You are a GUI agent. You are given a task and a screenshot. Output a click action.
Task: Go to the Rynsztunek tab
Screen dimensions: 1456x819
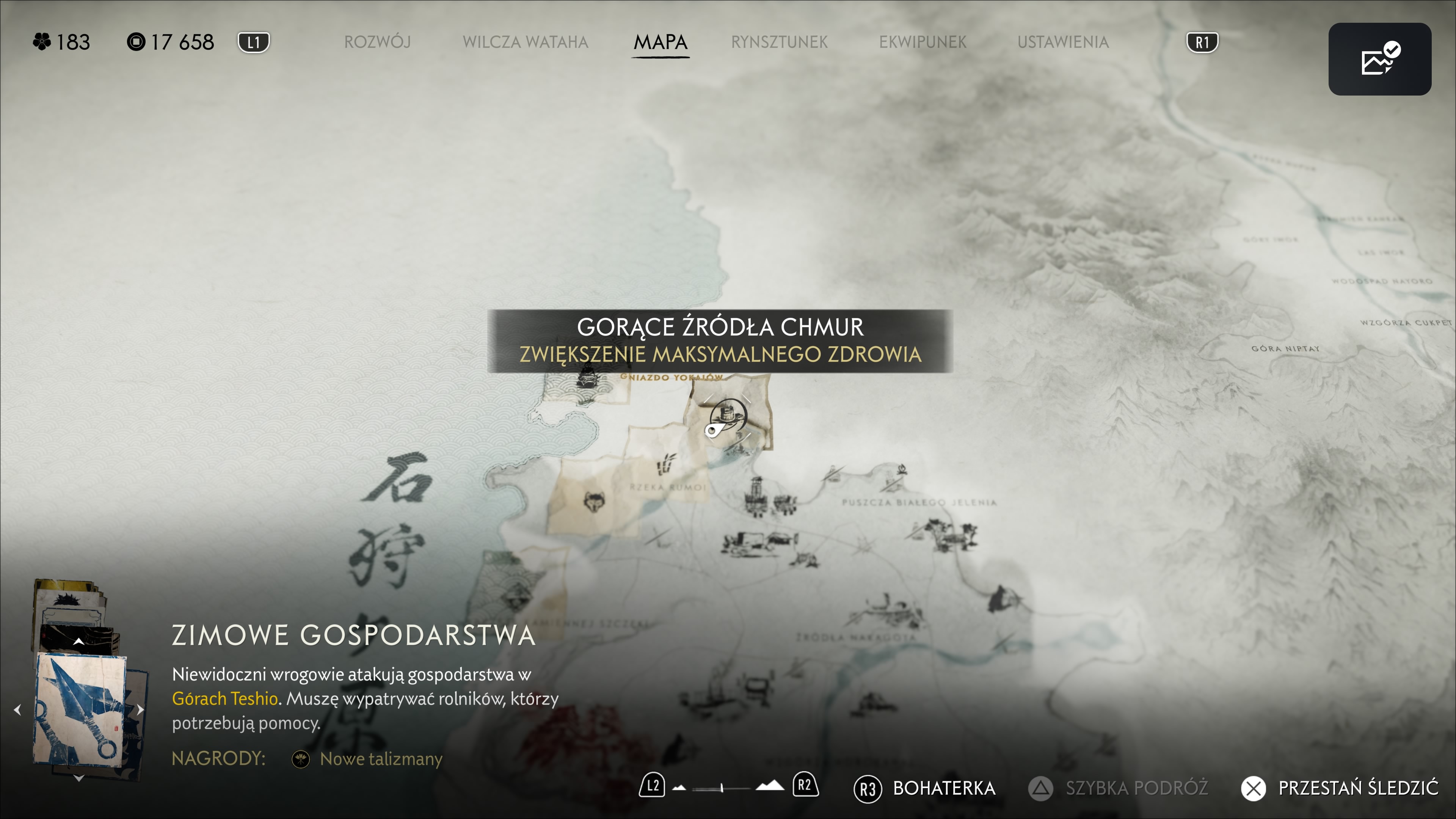pos(779,42)
